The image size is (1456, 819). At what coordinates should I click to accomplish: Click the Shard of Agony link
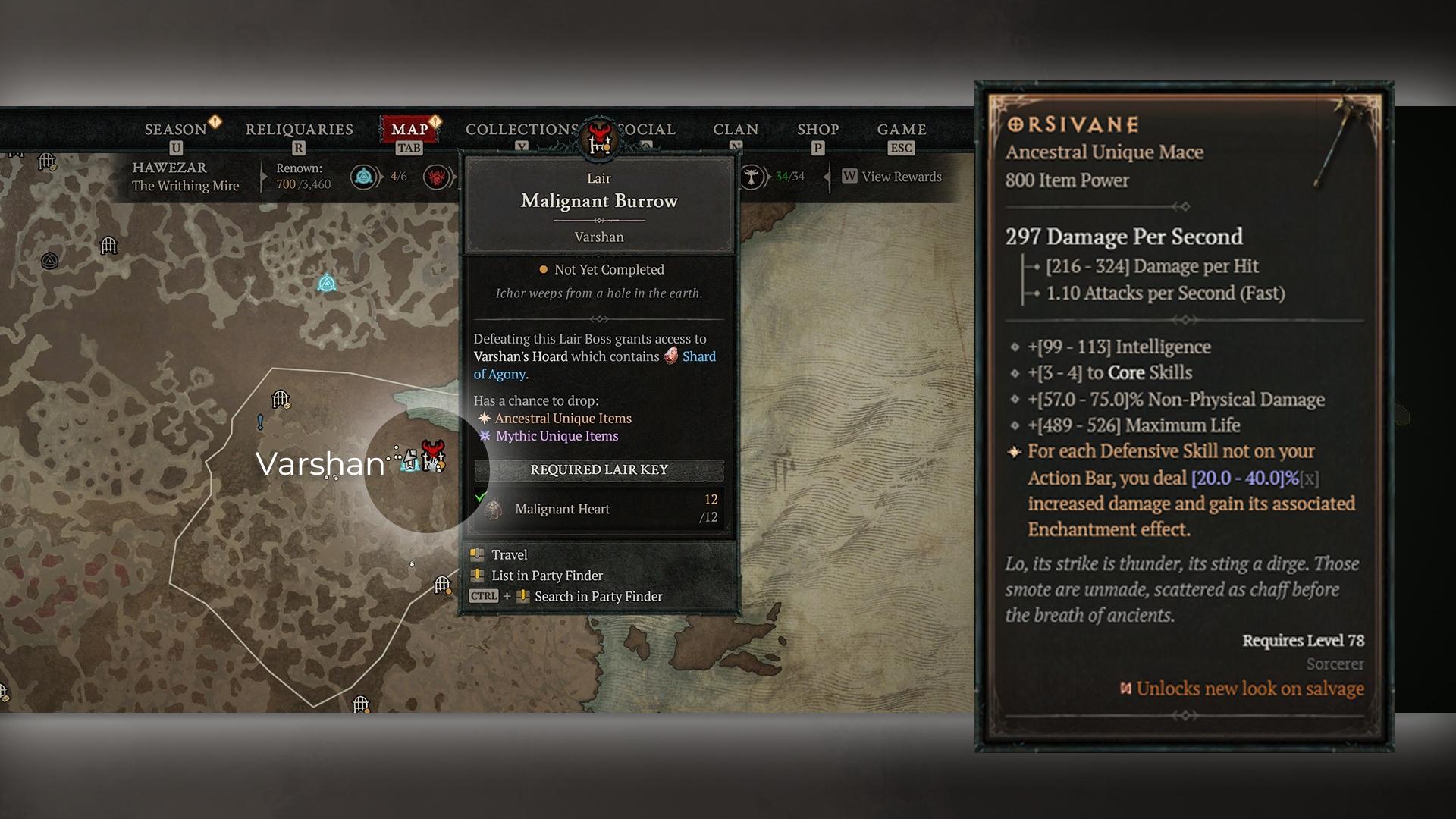pos(698,356)
